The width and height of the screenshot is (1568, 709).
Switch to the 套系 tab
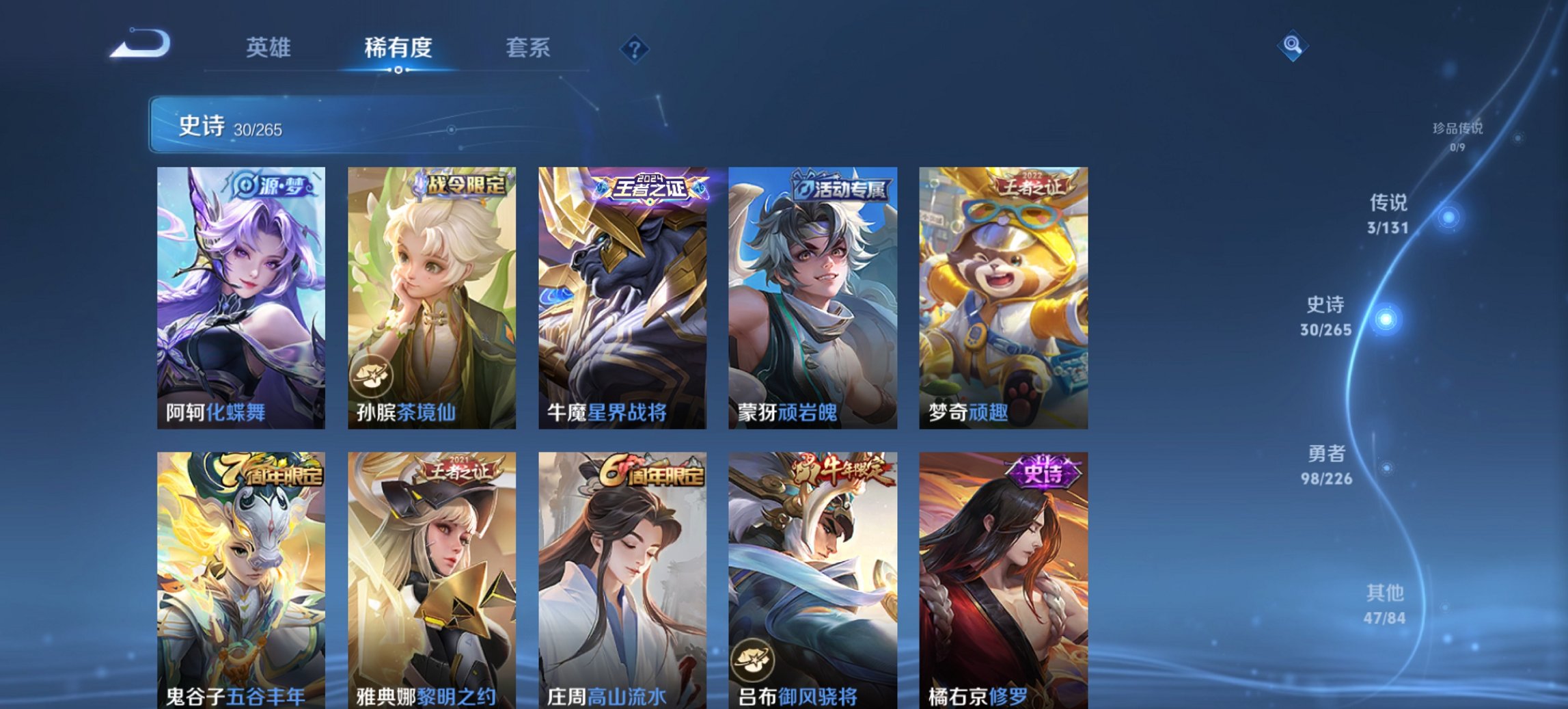pyautogui.click(x=529, y=46)
